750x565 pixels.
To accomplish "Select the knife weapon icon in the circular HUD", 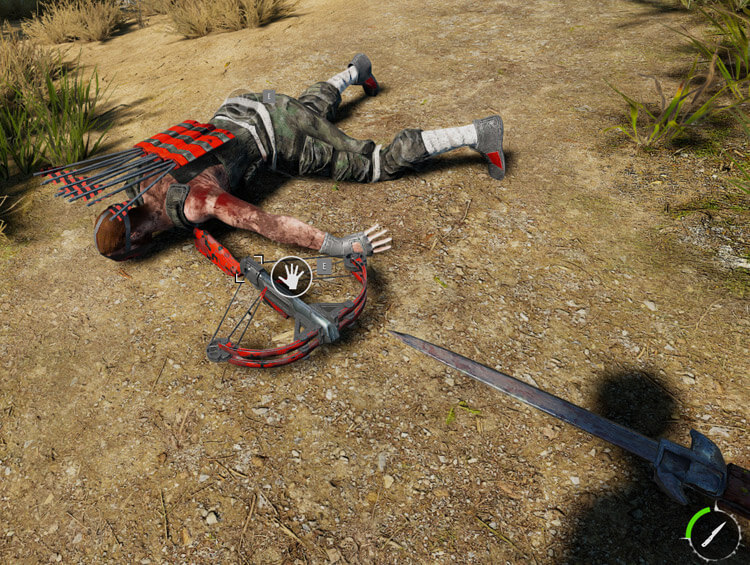I will pos(712,535).
